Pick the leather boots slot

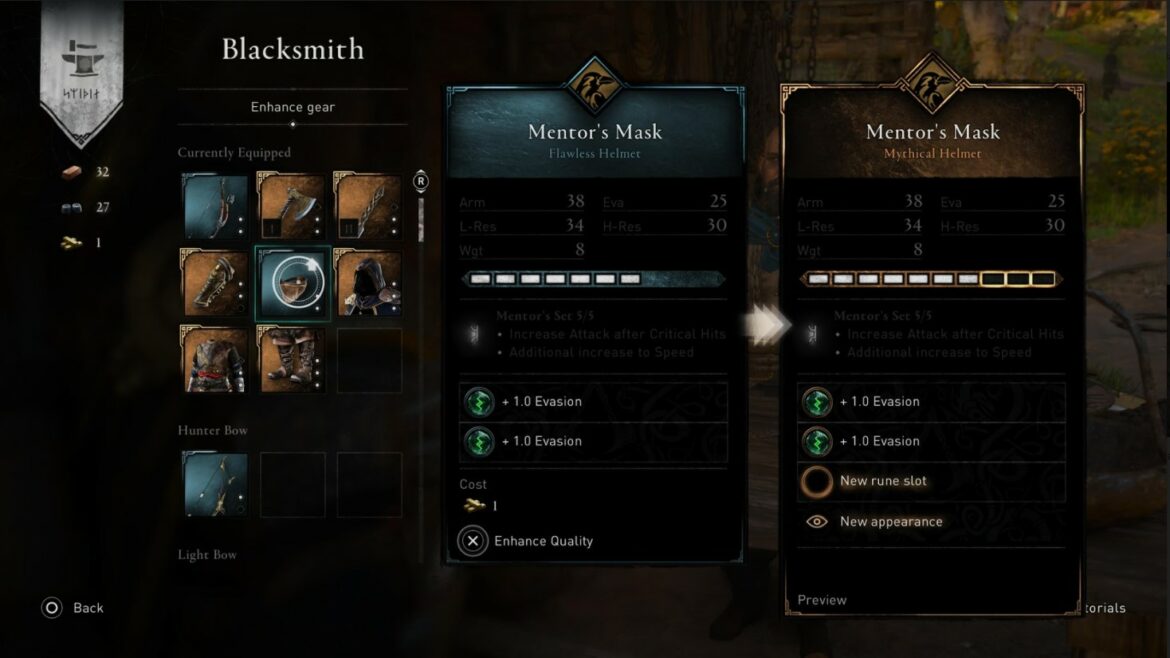(x=292, y=359)
